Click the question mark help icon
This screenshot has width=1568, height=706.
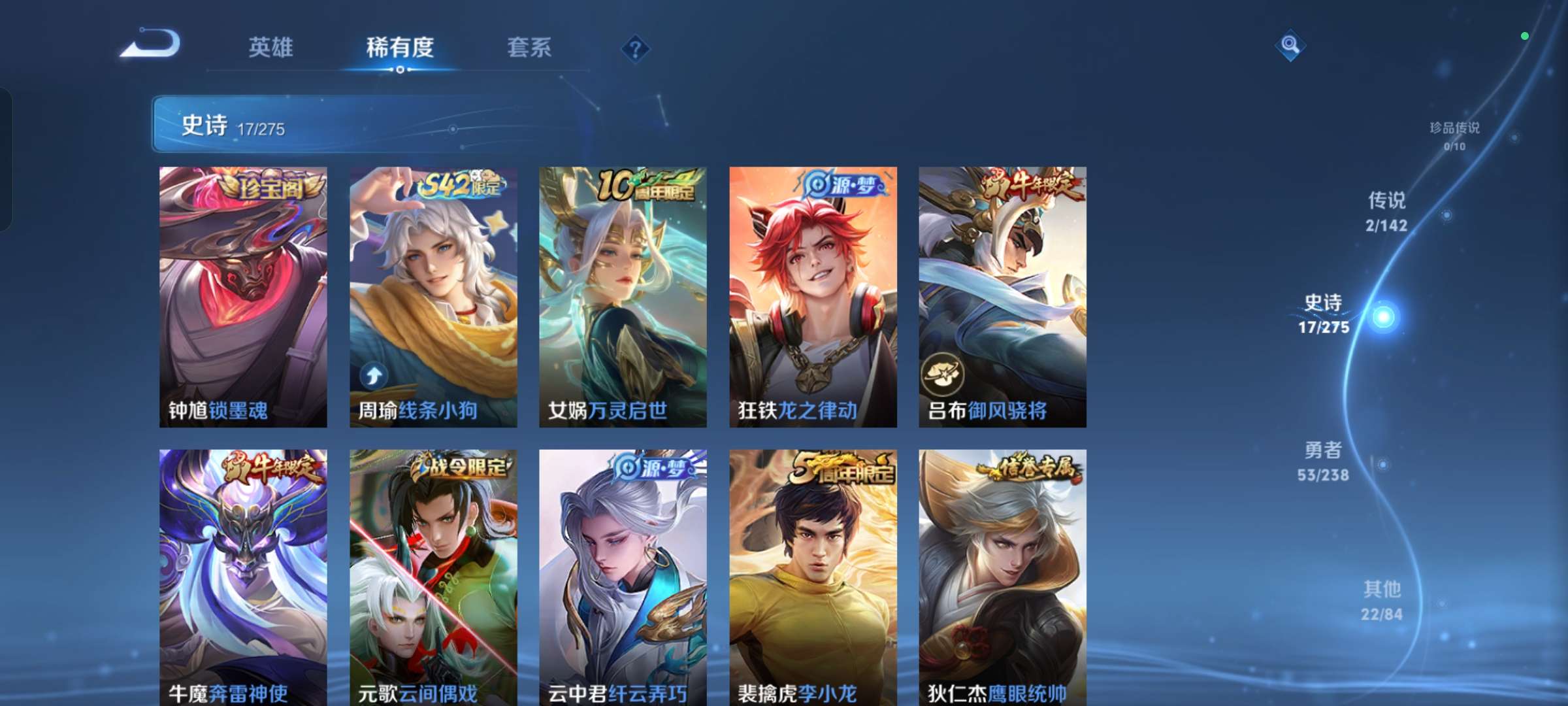click(x=635, y=49)
